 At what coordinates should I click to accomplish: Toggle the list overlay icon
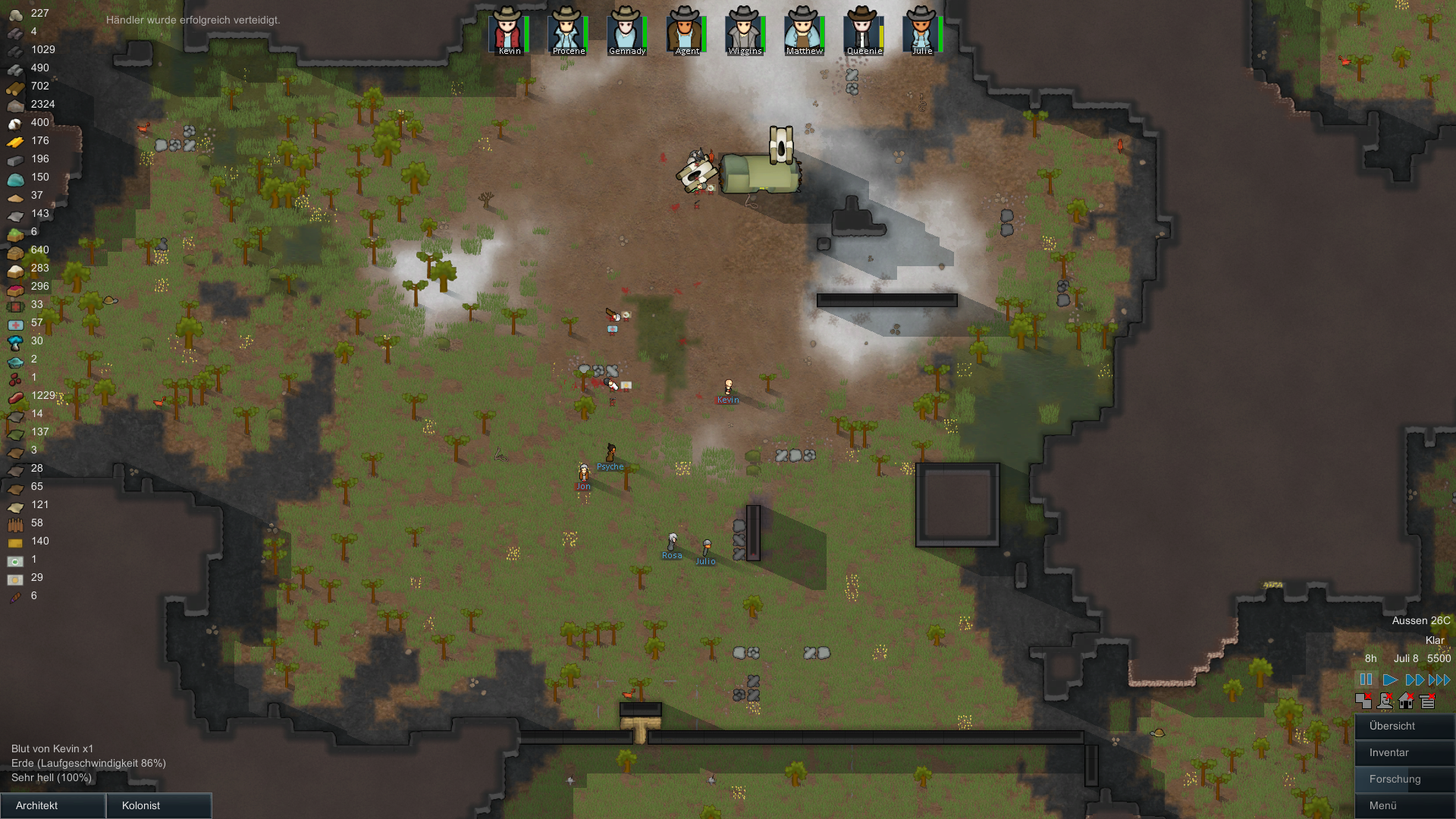pos(1427,701)
